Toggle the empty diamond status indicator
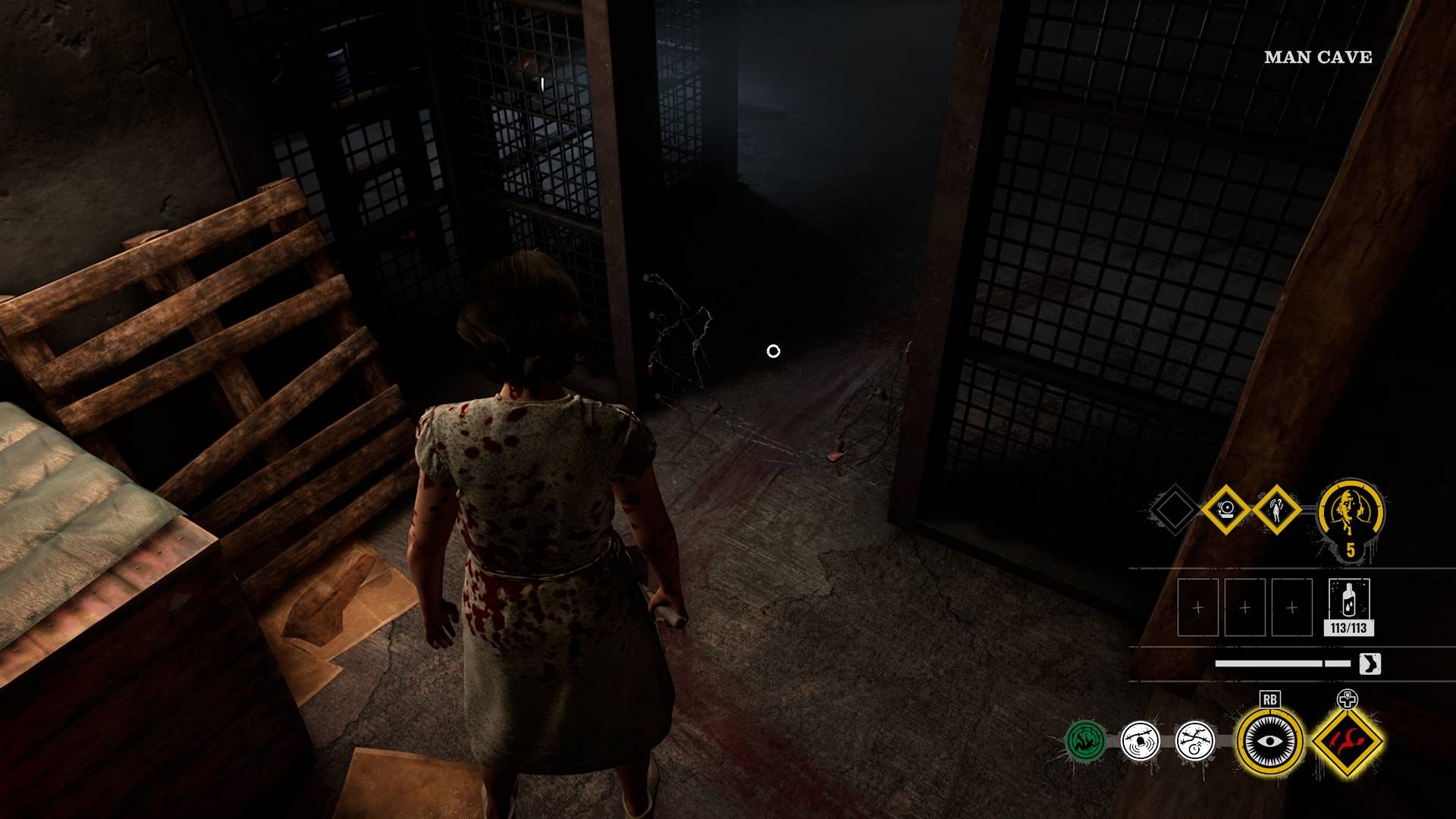The image size is (1456, 819). [1173, 509]
